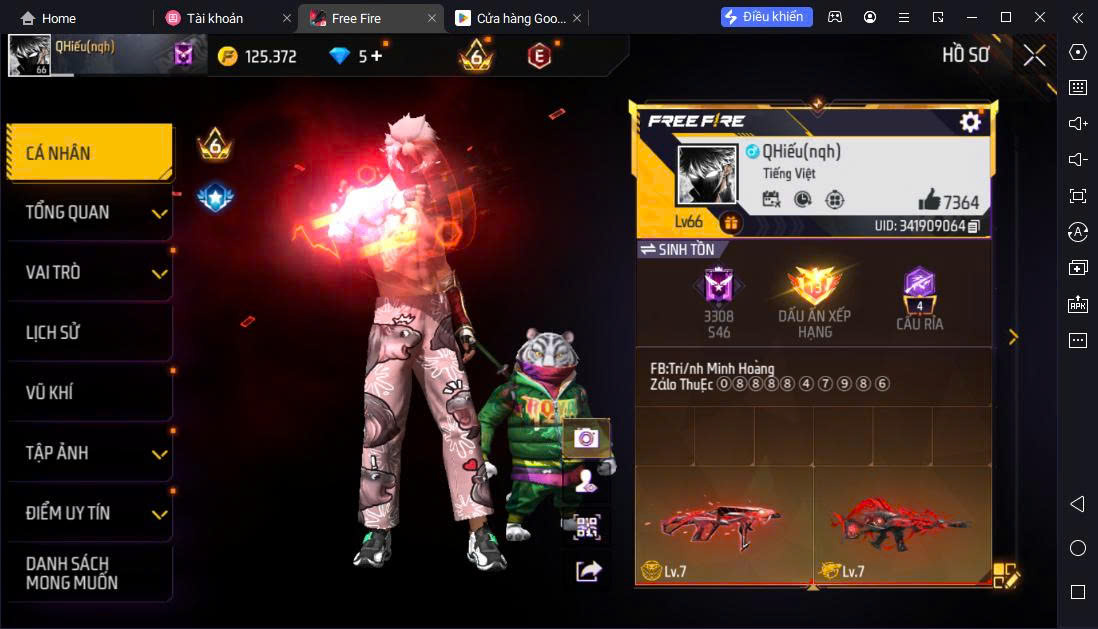
Task: Go to next profile page arrow
Action: pos(1013,337)
